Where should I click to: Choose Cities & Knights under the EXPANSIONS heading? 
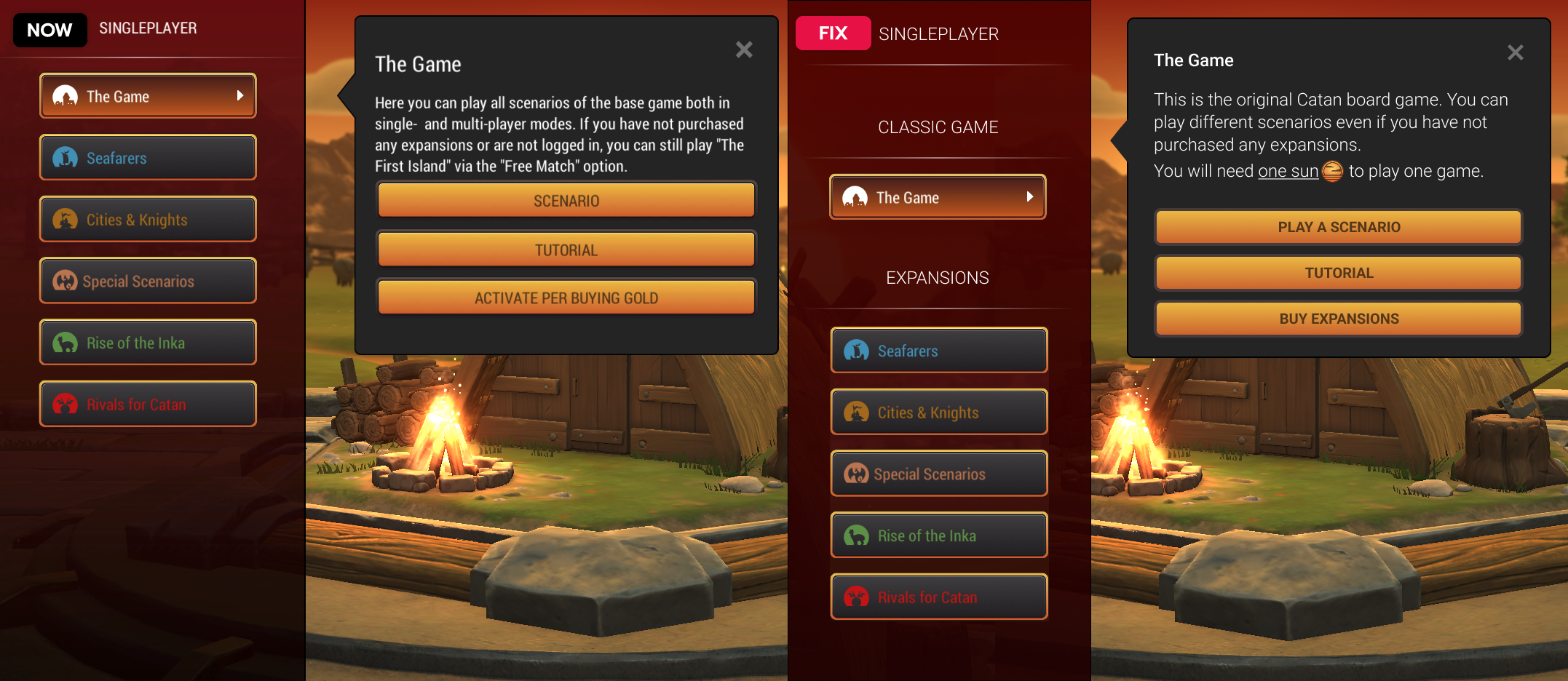coord(938,413)
